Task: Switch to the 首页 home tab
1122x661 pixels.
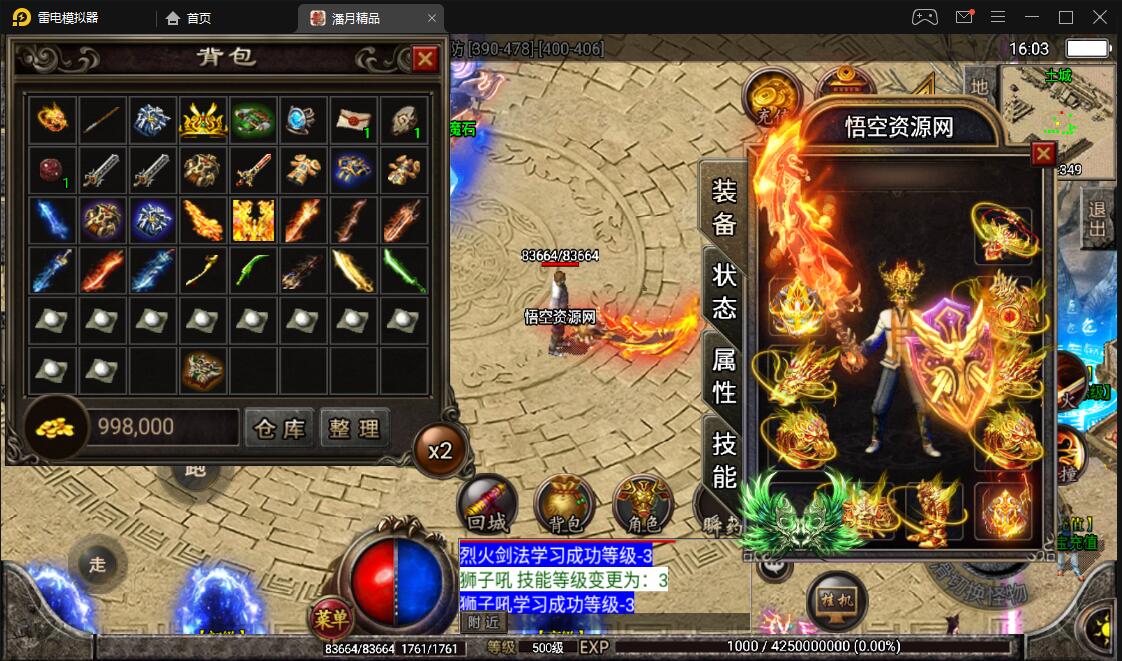Action: pos(189,18)
